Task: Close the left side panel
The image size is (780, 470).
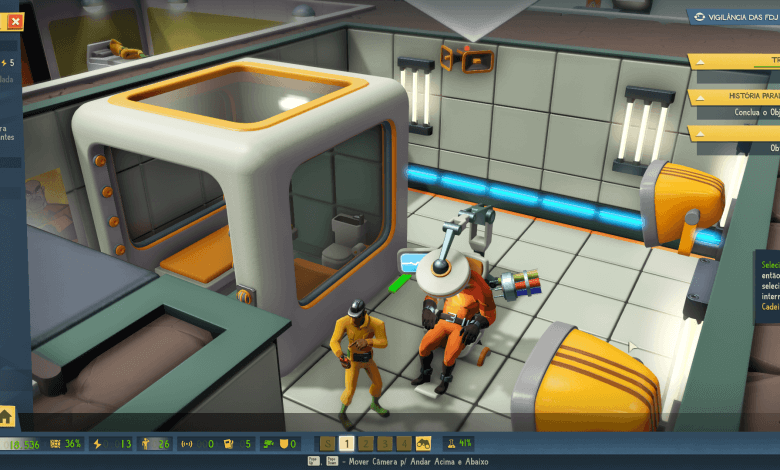Action: click(x=15, y=21)
